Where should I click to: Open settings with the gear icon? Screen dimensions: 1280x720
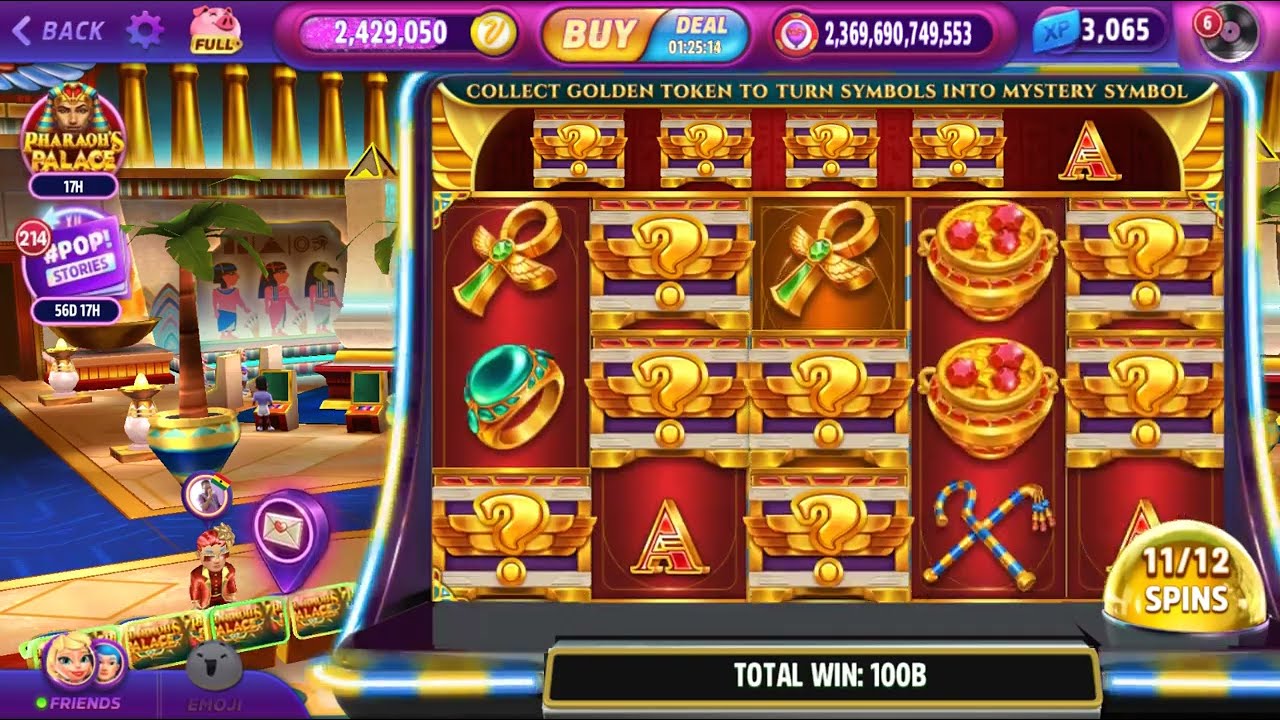coord(145,31)
